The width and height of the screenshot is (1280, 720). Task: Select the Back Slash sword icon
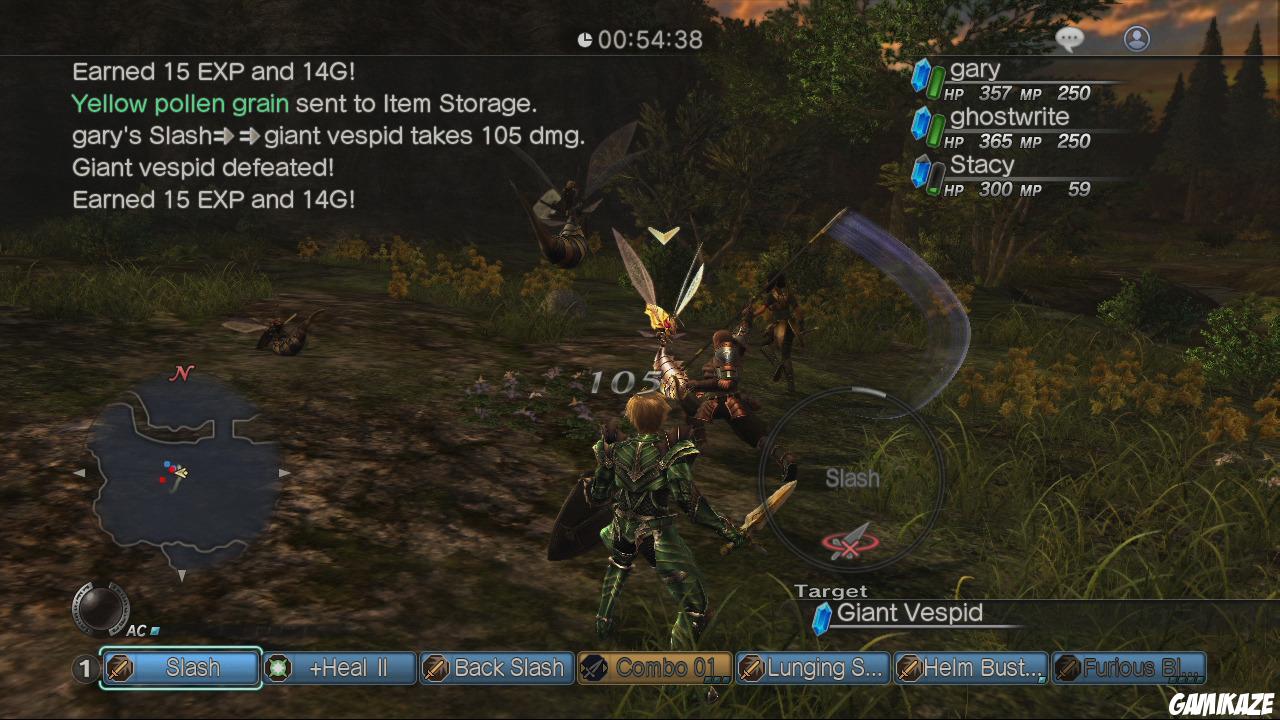pos(434,667)
